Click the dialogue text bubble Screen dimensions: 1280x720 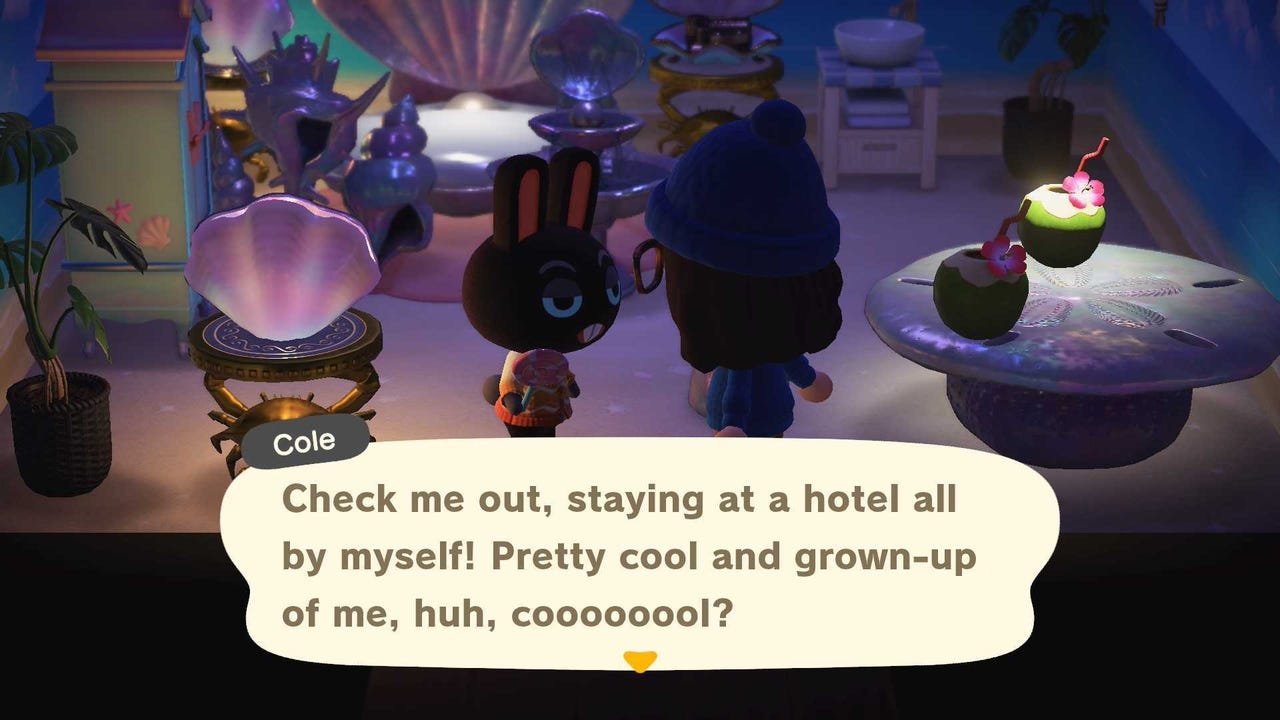coord(640,555)
